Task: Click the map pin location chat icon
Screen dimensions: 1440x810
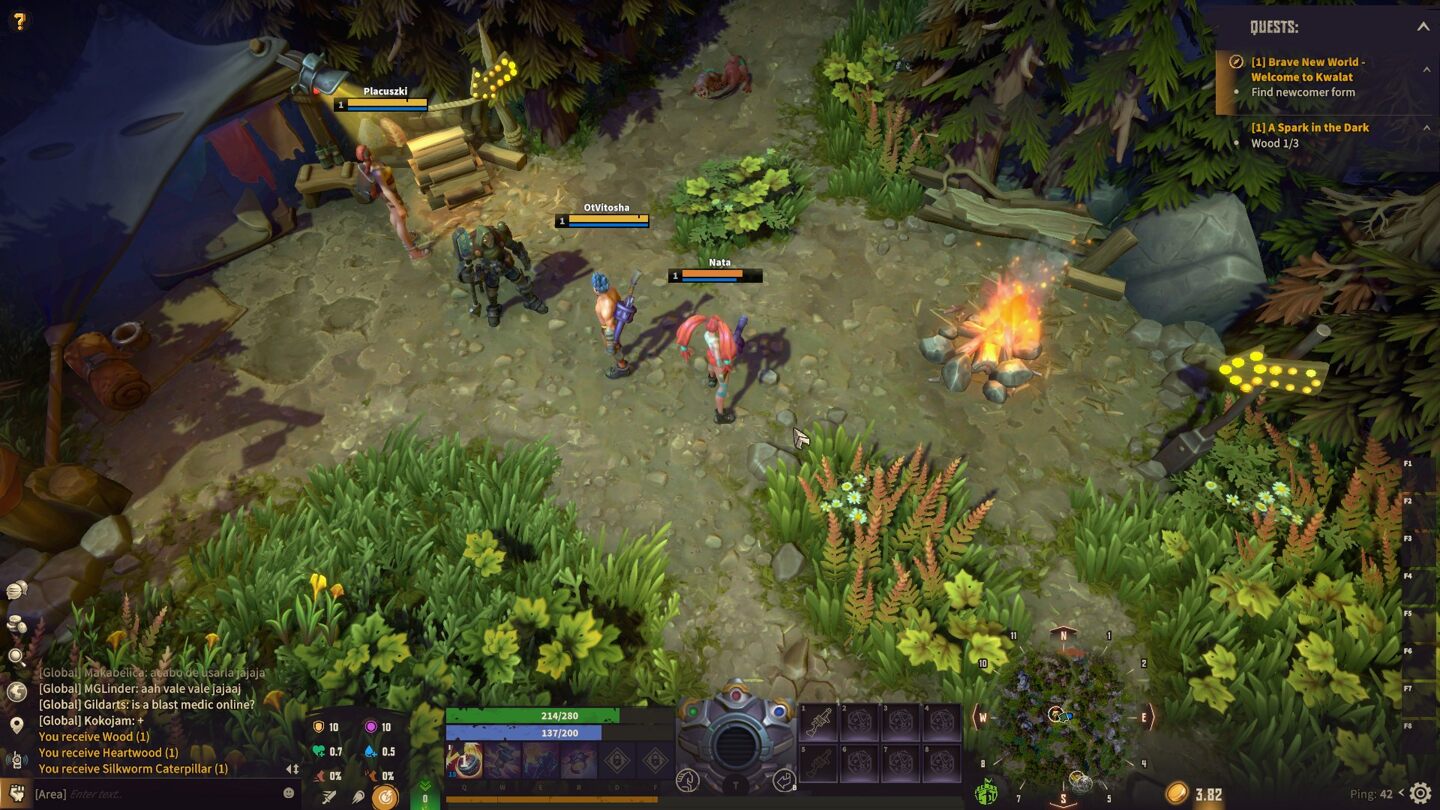Action: (16, 725)
